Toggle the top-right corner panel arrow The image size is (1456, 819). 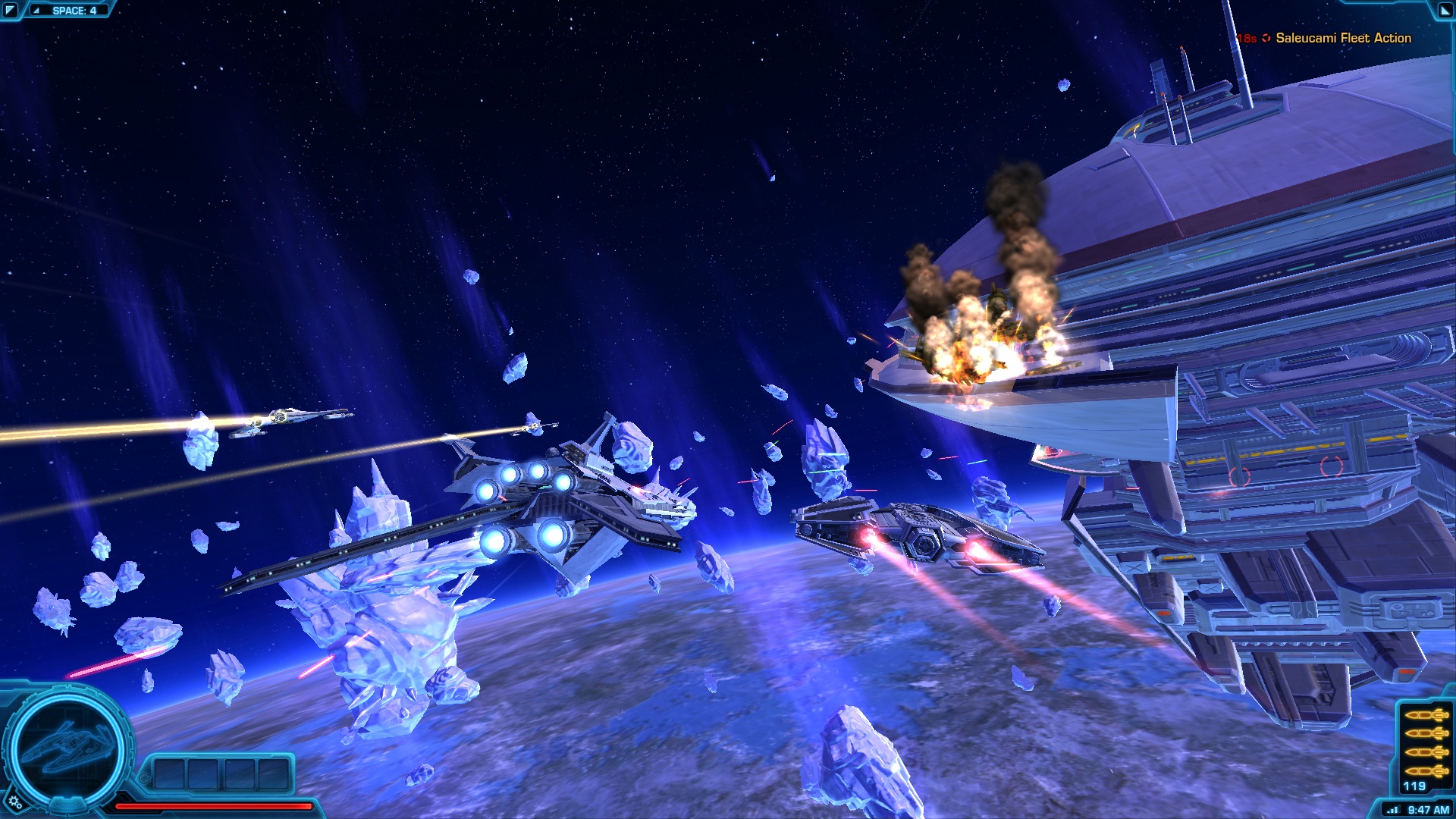coord(1445,10)
